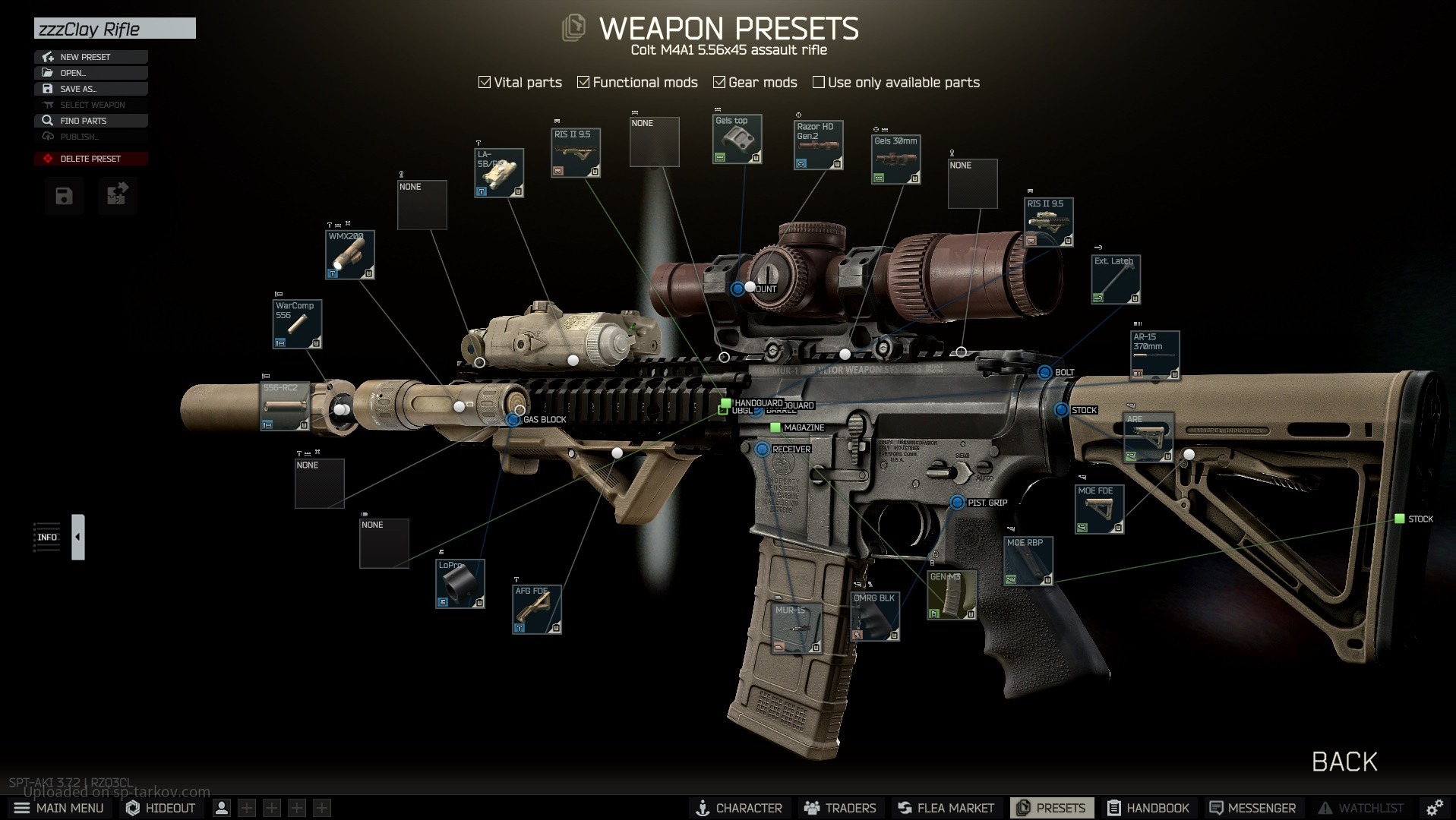Delete the current preset
Screen dimensions: 1456x820
point(90,159)
